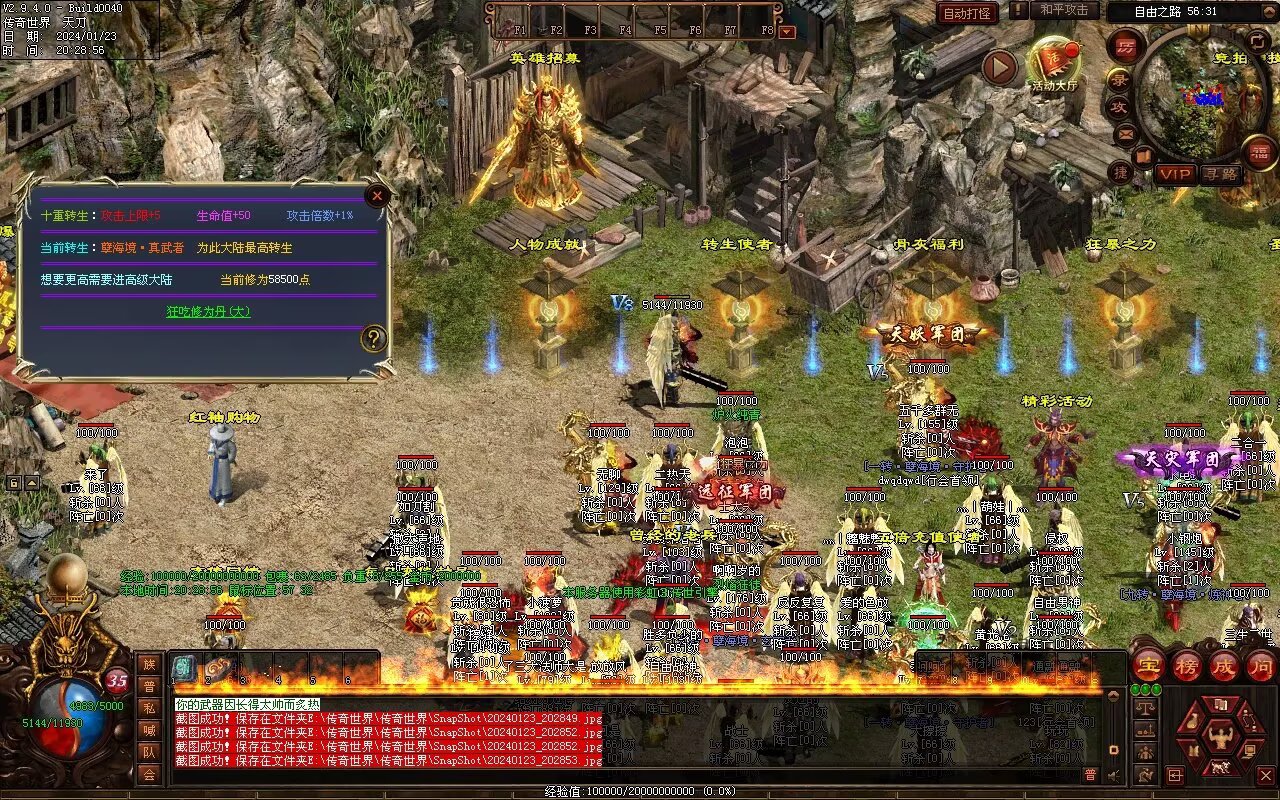Click the round play arrow button
Image resolution: width=1280 pixels, height=800 pixels.
[999, 68]
